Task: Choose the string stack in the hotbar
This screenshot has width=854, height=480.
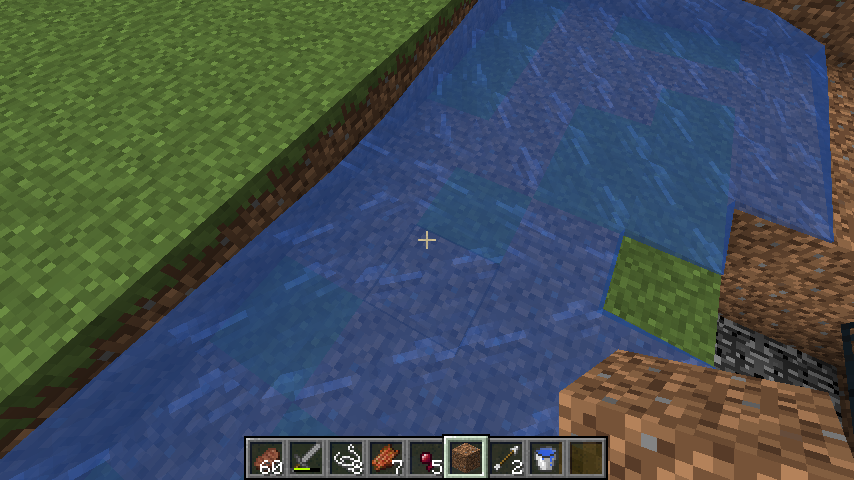Action: pos(347,457)
